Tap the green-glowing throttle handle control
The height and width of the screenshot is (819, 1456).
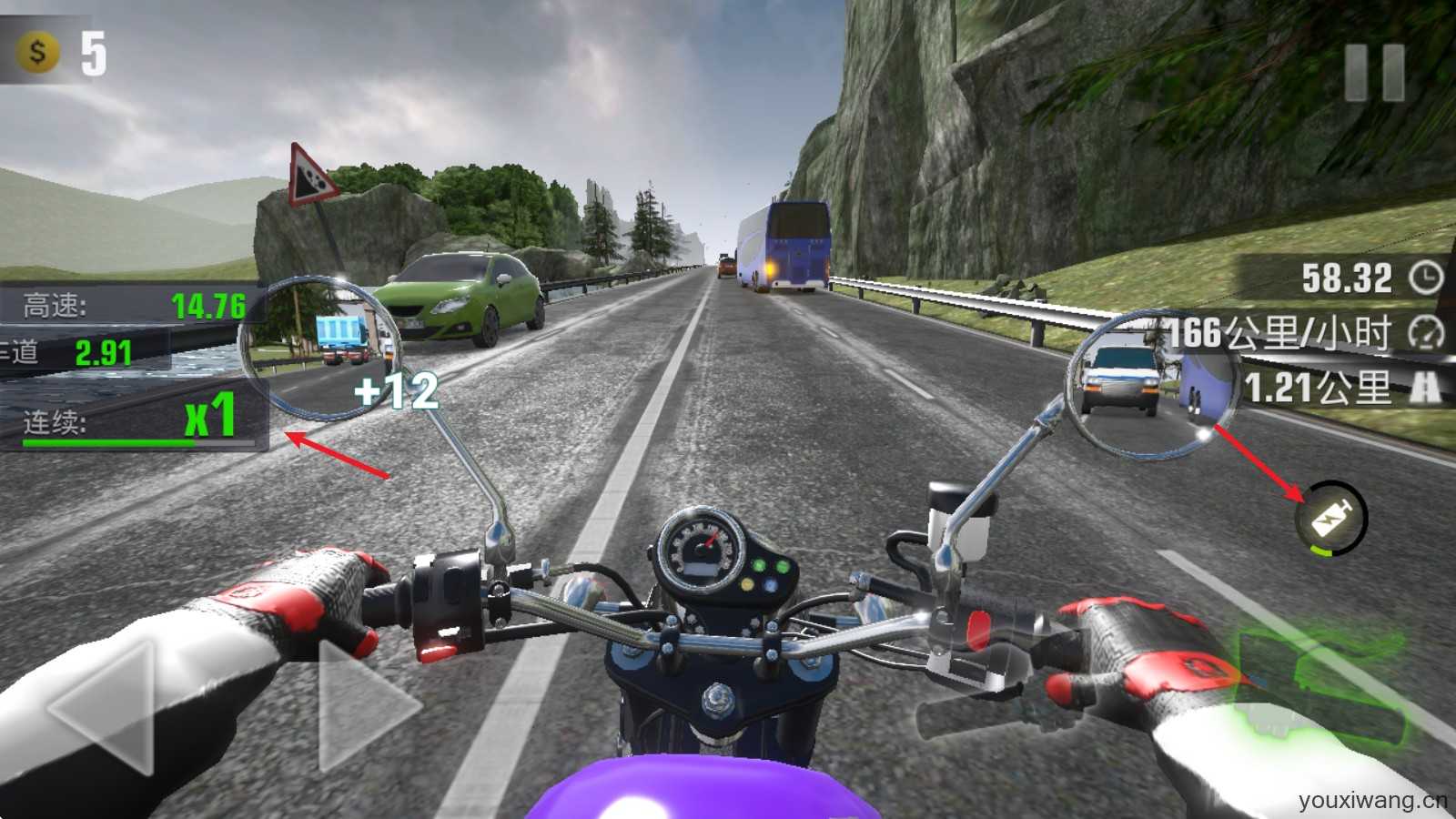[x=1319, y=682]
